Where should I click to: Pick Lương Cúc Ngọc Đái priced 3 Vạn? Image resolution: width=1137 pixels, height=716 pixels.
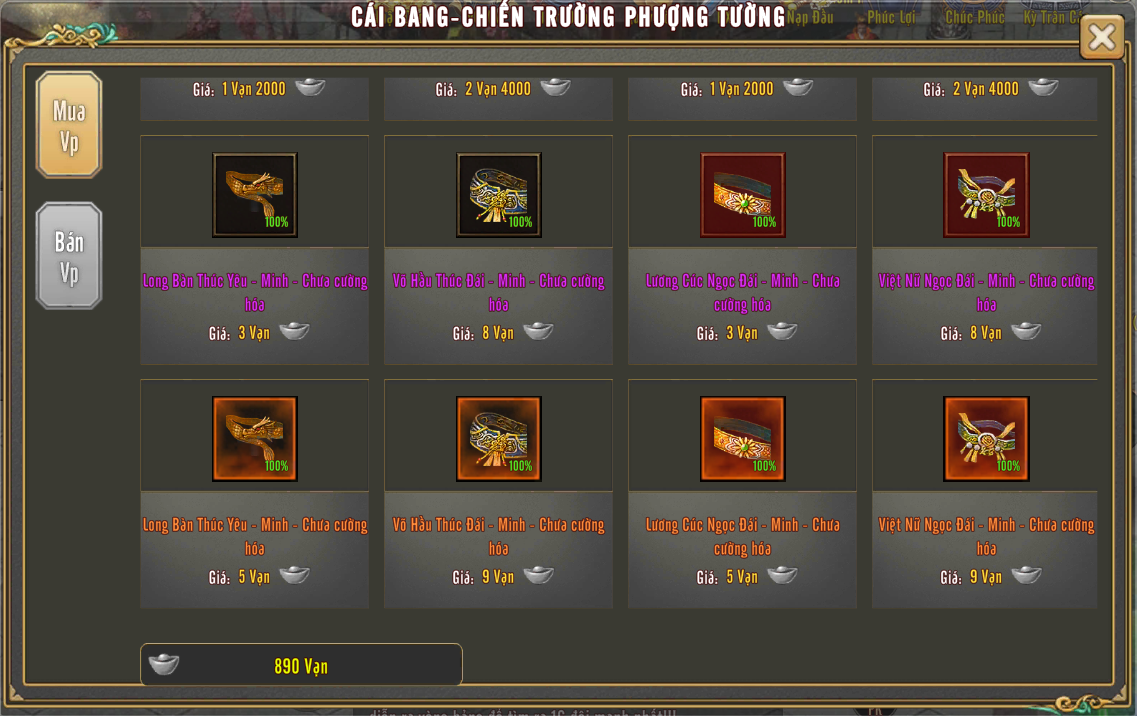(x=743, y=195)
